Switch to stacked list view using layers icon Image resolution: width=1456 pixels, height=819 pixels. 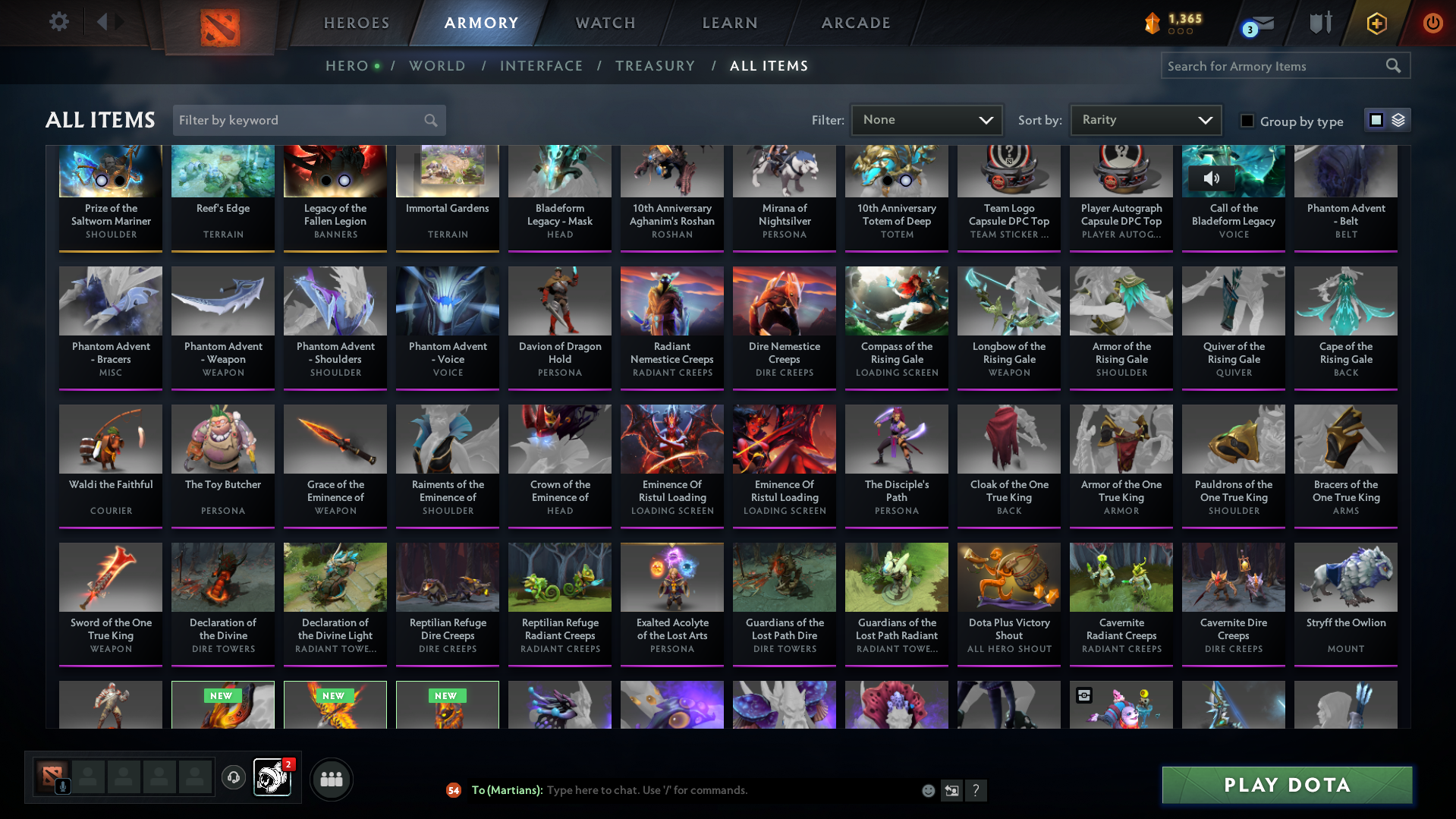tap(1397, 120)
